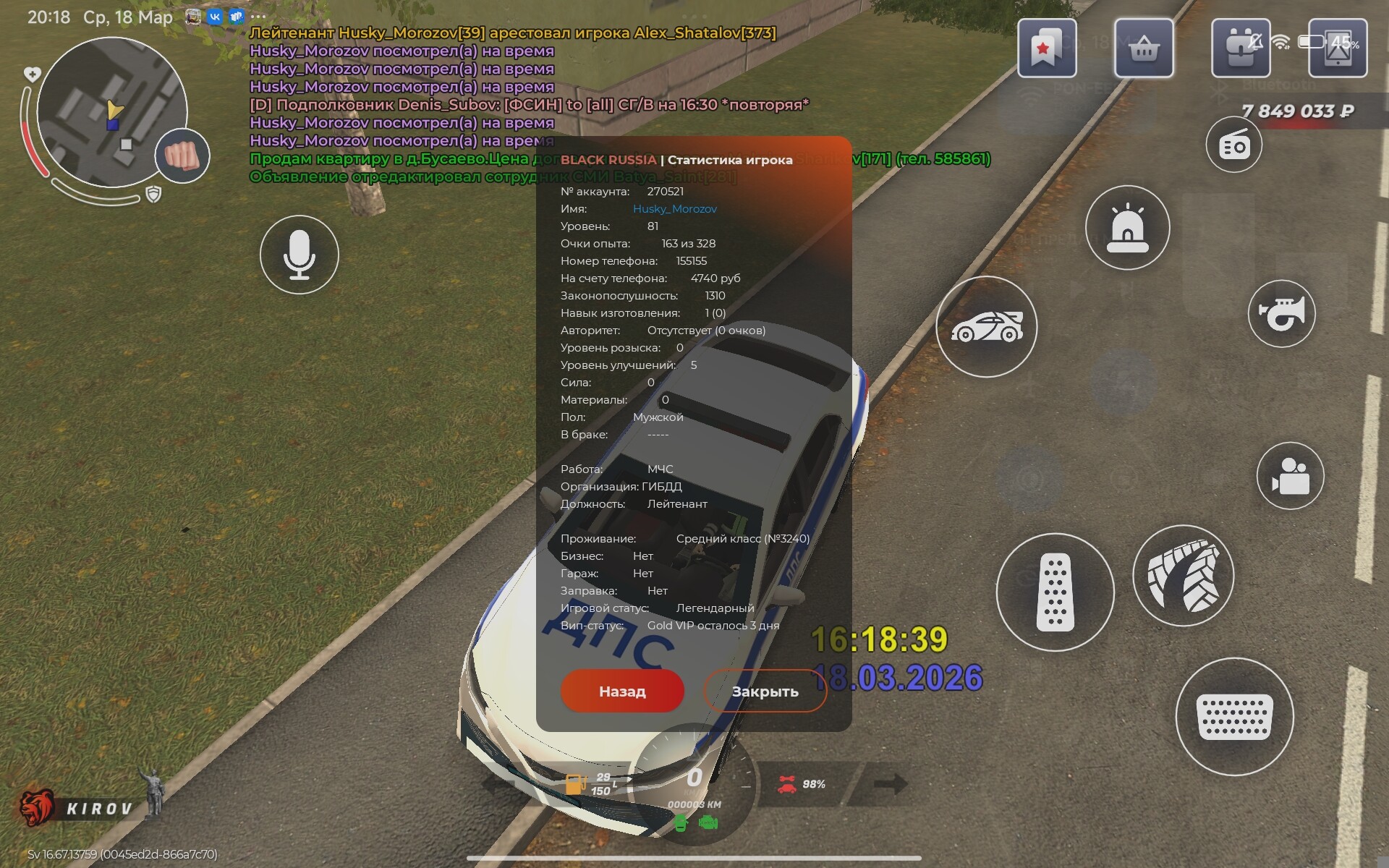Open the briefcase inventory icon
1389x868 pixels.
[1241, 48]
